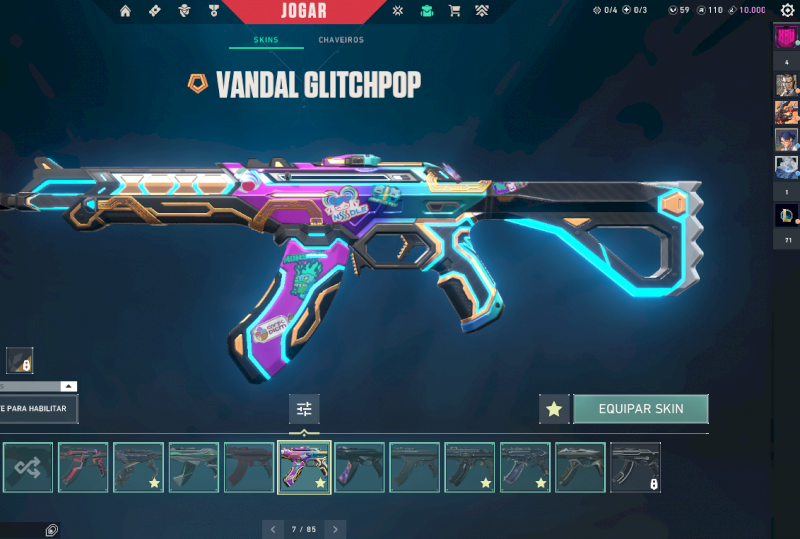Click the Para Habilitar button

[38, 409]
